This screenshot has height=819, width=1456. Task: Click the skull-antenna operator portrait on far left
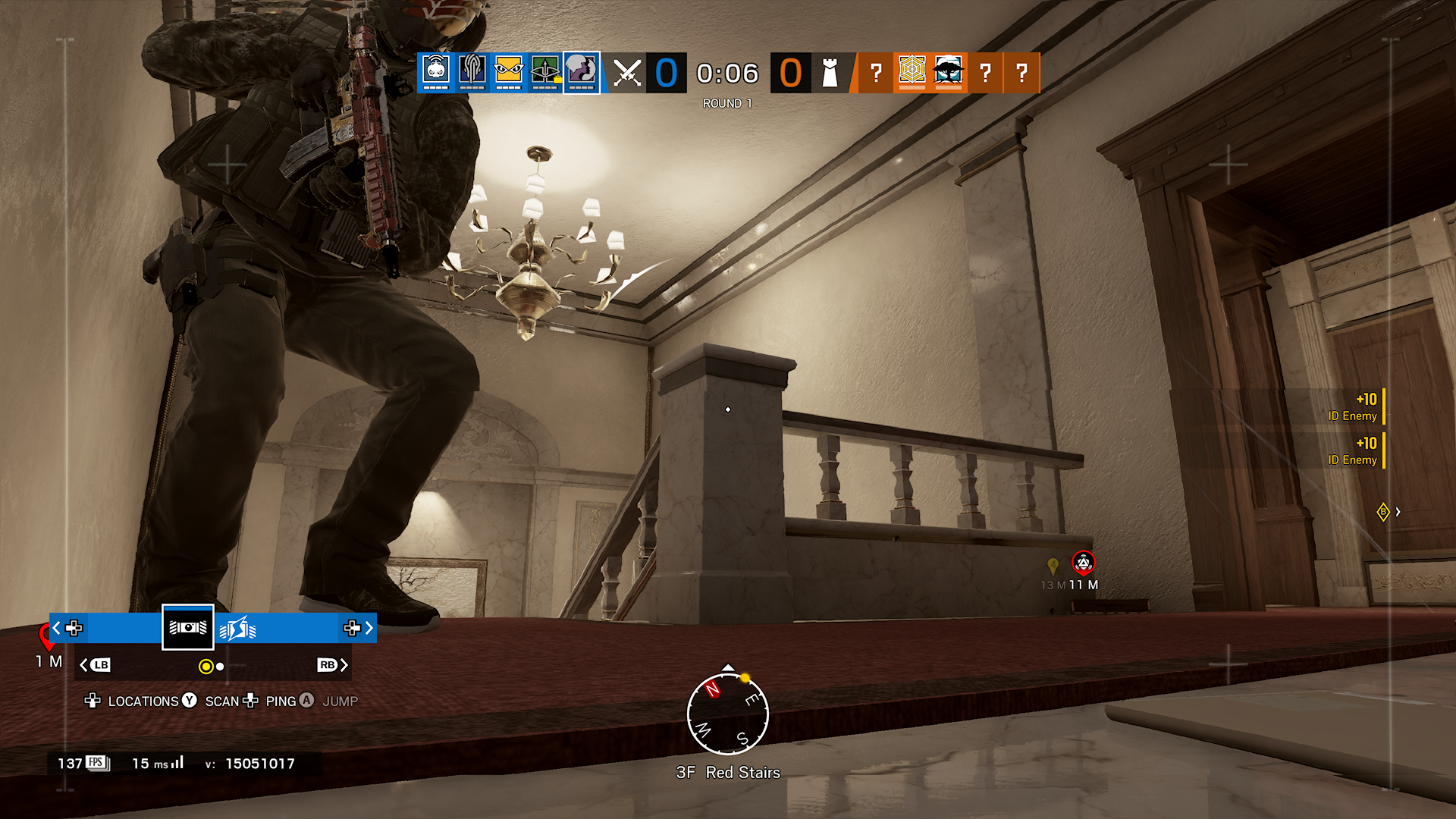click(x=436, y=70)
